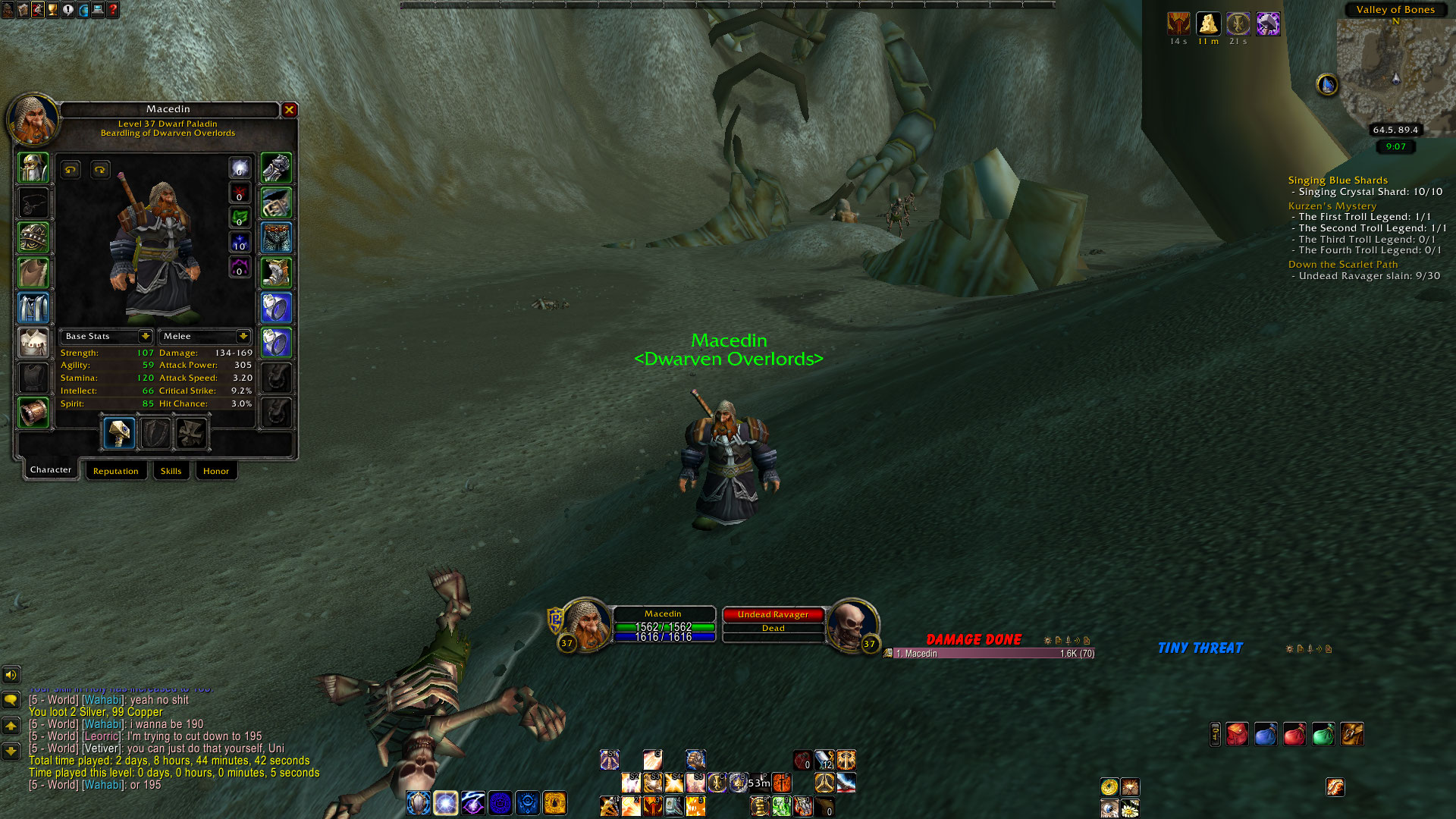The image size is (1456, 819).
Task: Open the red question mark help button
Action: pos(113,10)
